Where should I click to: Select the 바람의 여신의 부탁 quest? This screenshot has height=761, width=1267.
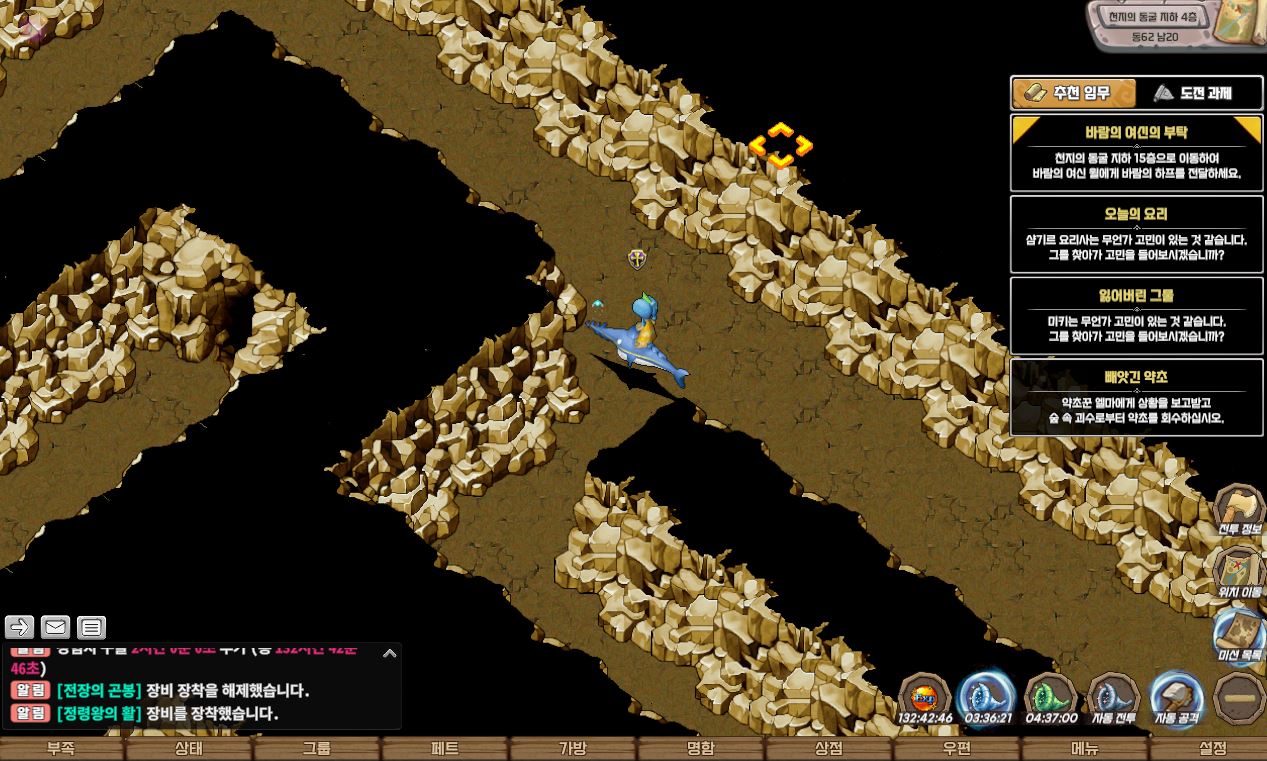click(x=1136, y=153)
